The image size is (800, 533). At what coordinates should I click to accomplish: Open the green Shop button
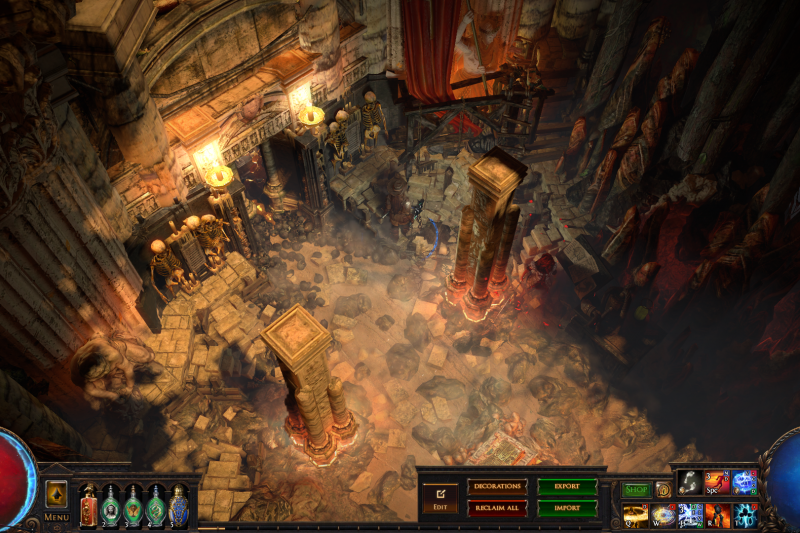(636, 489)
